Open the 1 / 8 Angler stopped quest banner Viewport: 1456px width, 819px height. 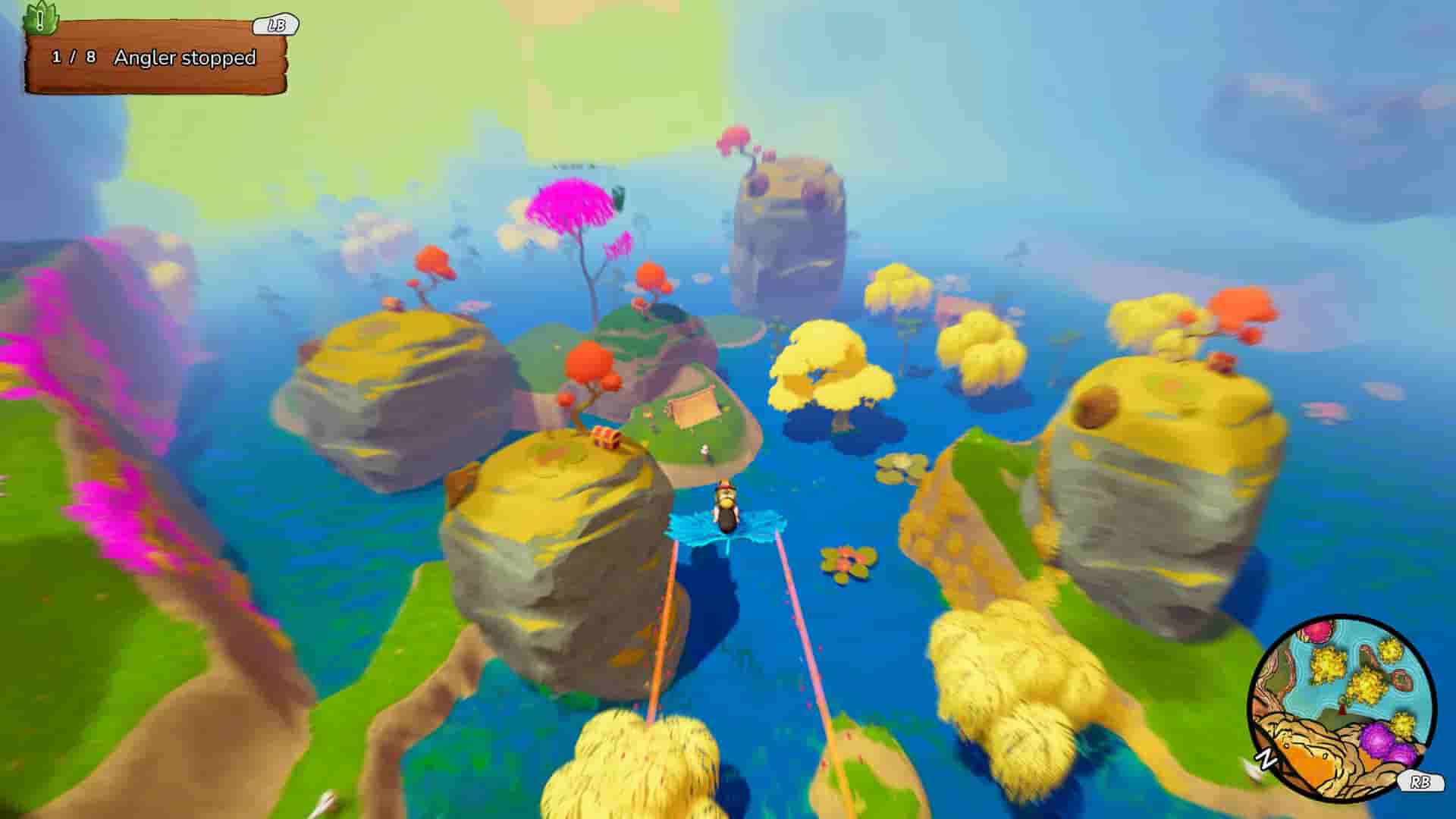tap(159, 57)
